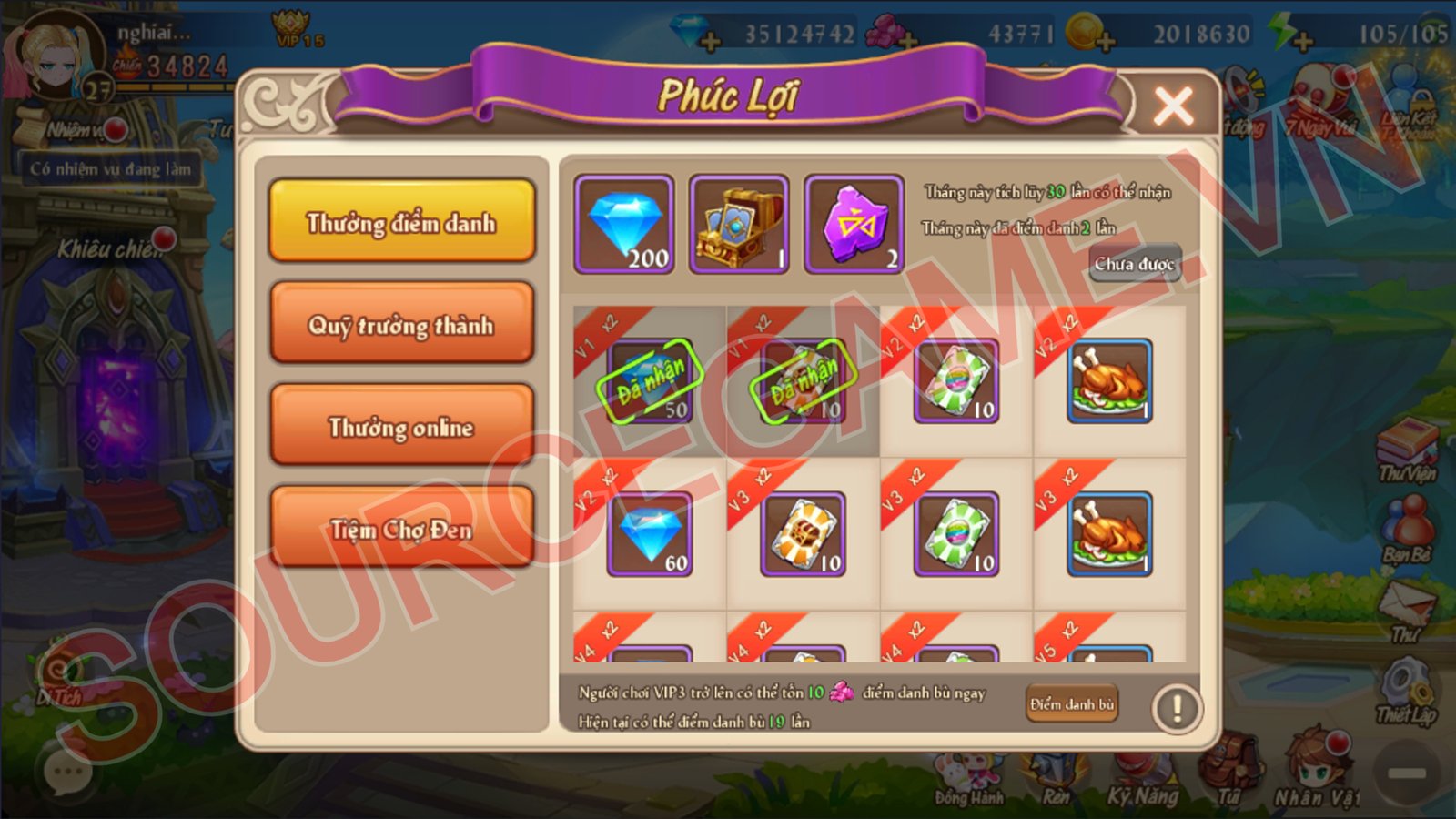Open the Quỹ trưởng thành tab

point(401,324)
